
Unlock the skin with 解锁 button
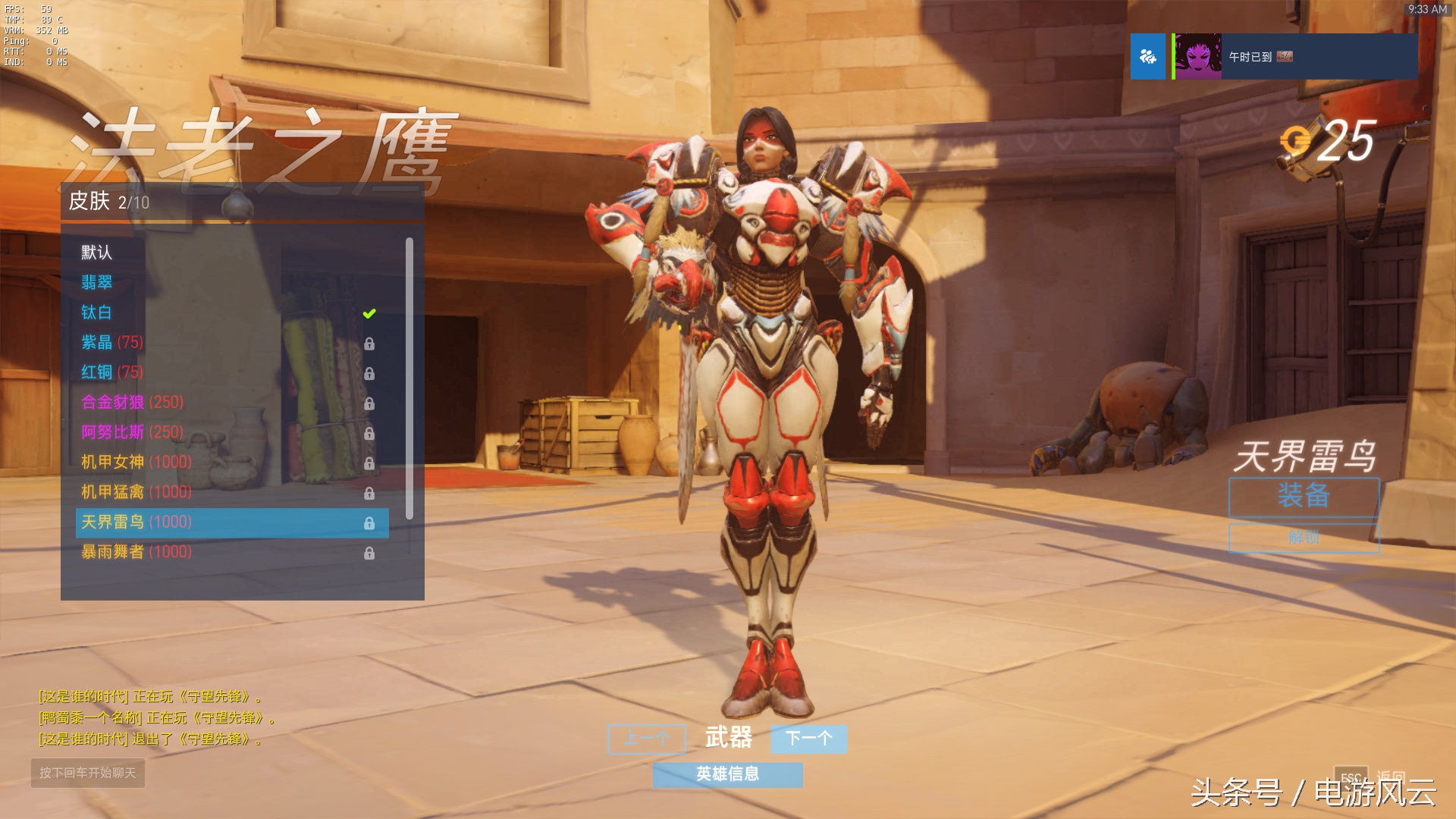pos(1304,538)
